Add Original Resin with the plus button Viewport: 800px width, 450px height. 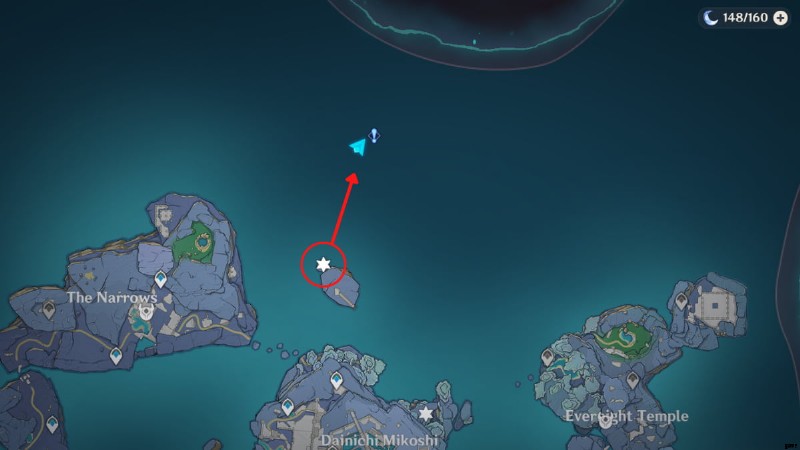pos(780,18)
